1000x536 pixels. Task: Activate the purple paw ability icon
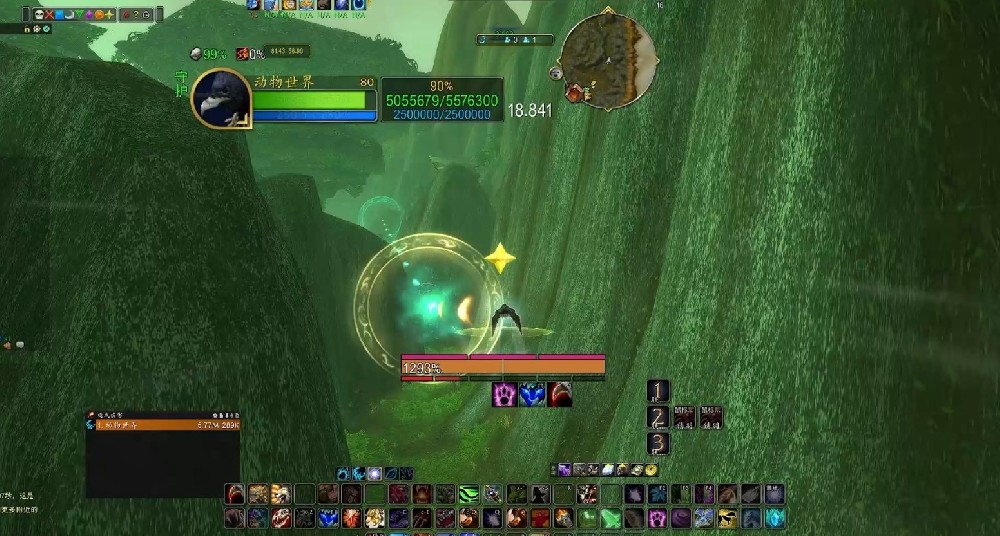click(505, 395)
